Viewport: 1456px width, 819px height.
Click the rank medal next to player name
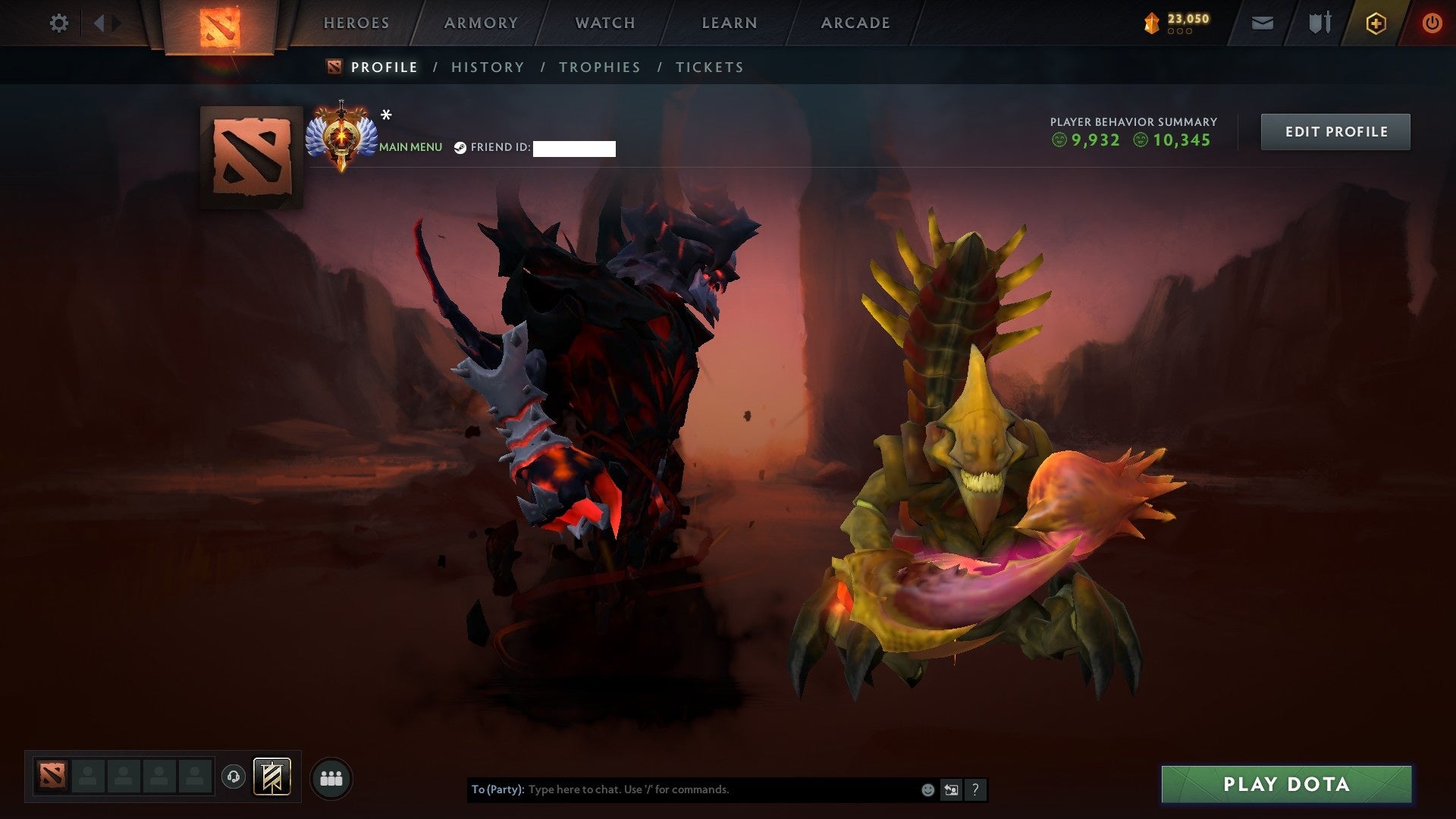(343, 135)
